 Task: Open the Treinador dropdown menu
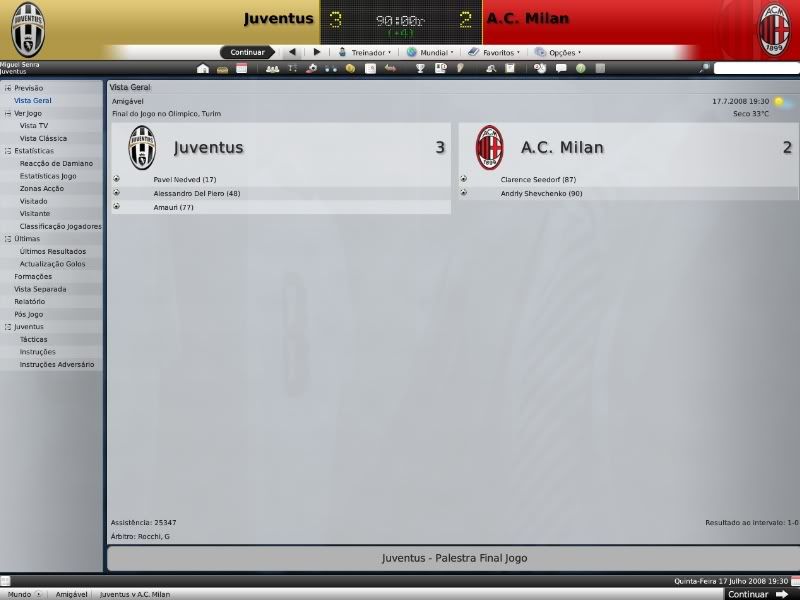tap(364, 52)
